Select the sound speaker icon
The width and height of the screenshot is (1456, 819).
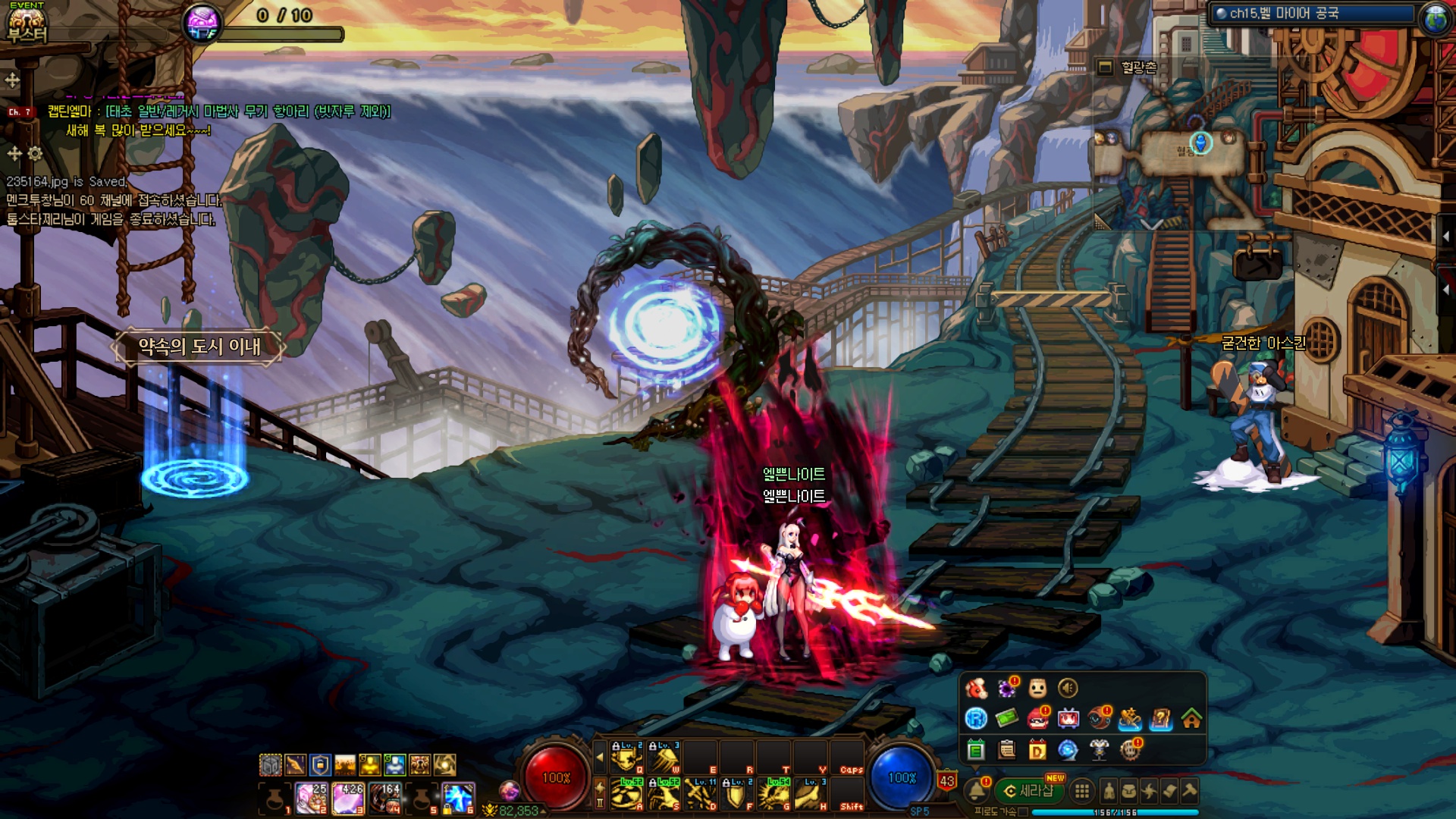pos(1068,688)
